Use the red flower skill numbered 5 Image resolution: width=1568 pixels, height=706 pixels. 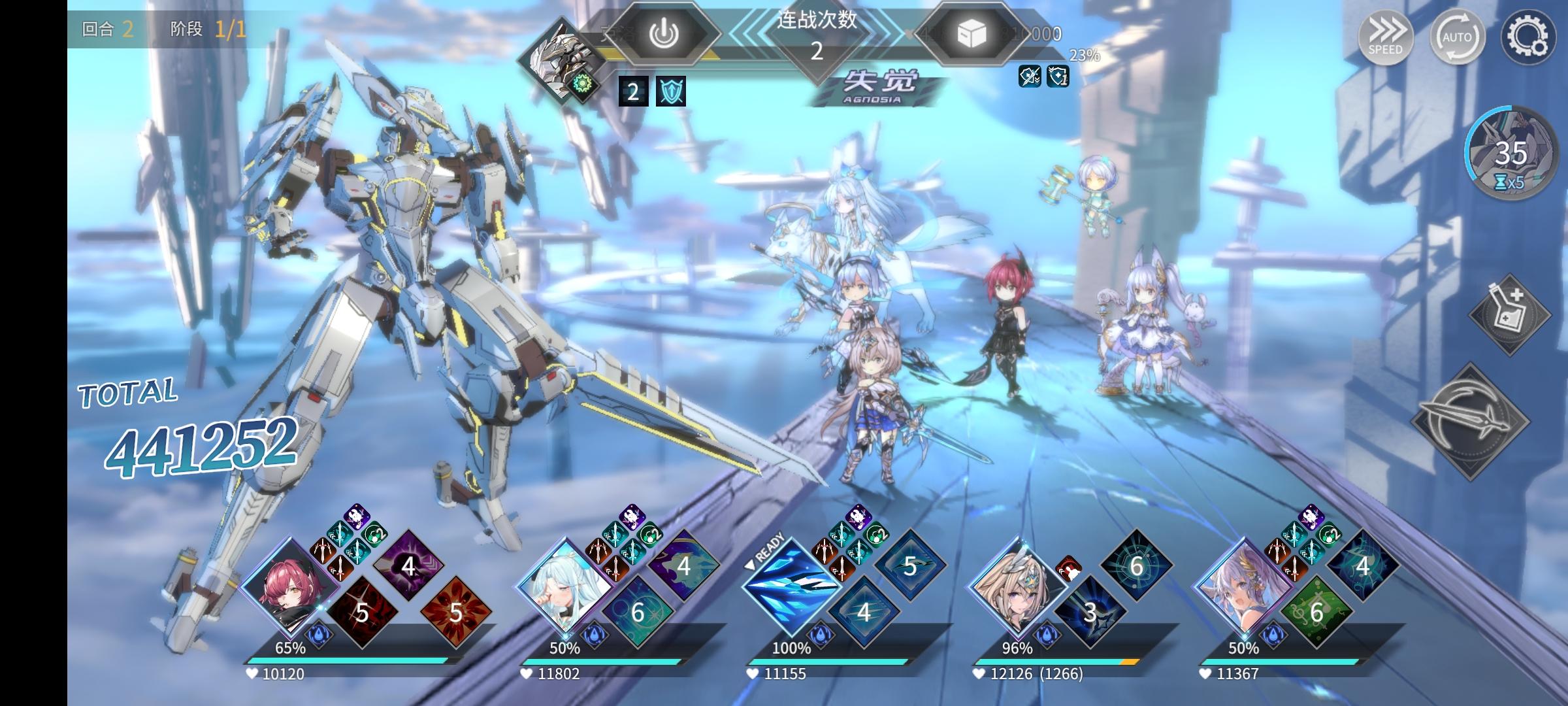point(455,613)
